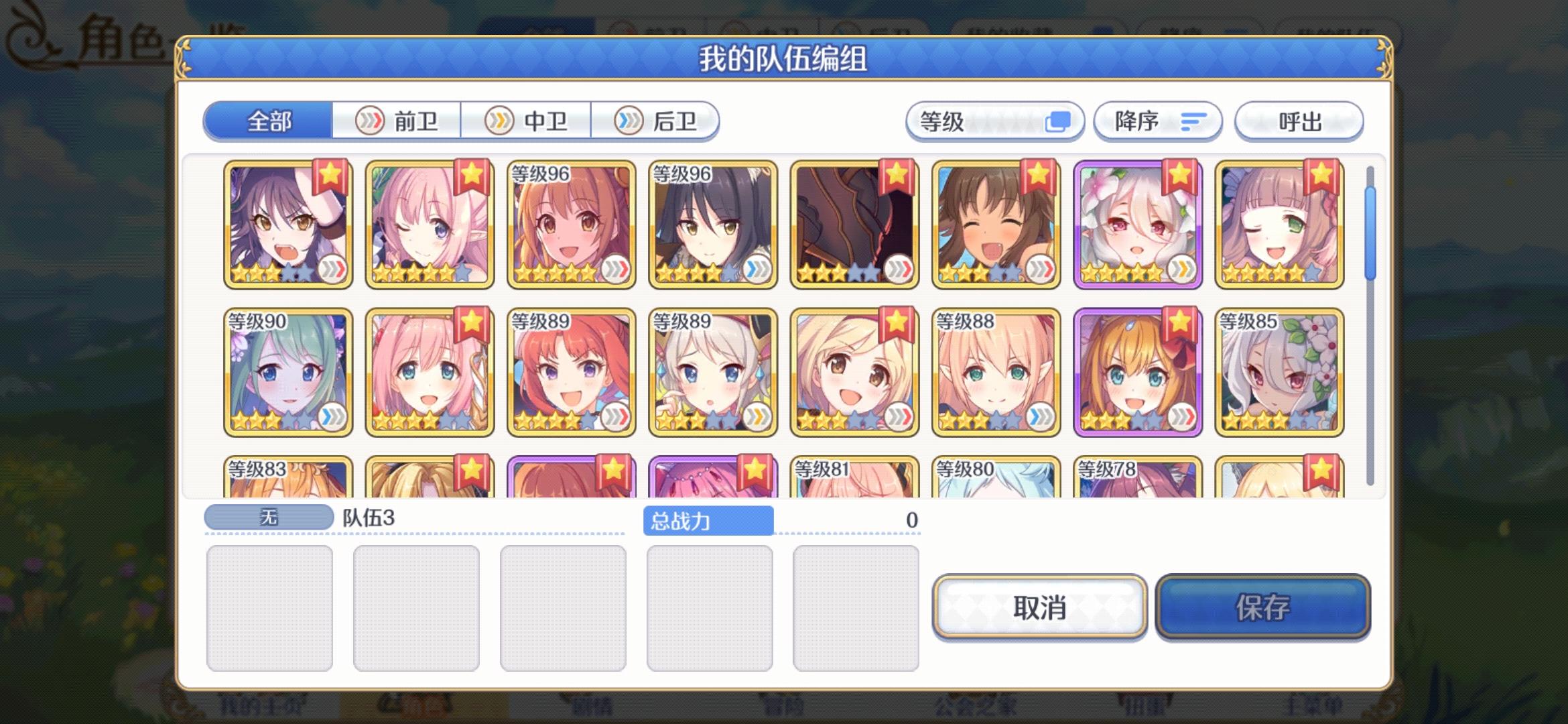This screenshot has width=1568, height=724.
Task: Expand the 呼出 filter selector
Action: [1298, 121]
